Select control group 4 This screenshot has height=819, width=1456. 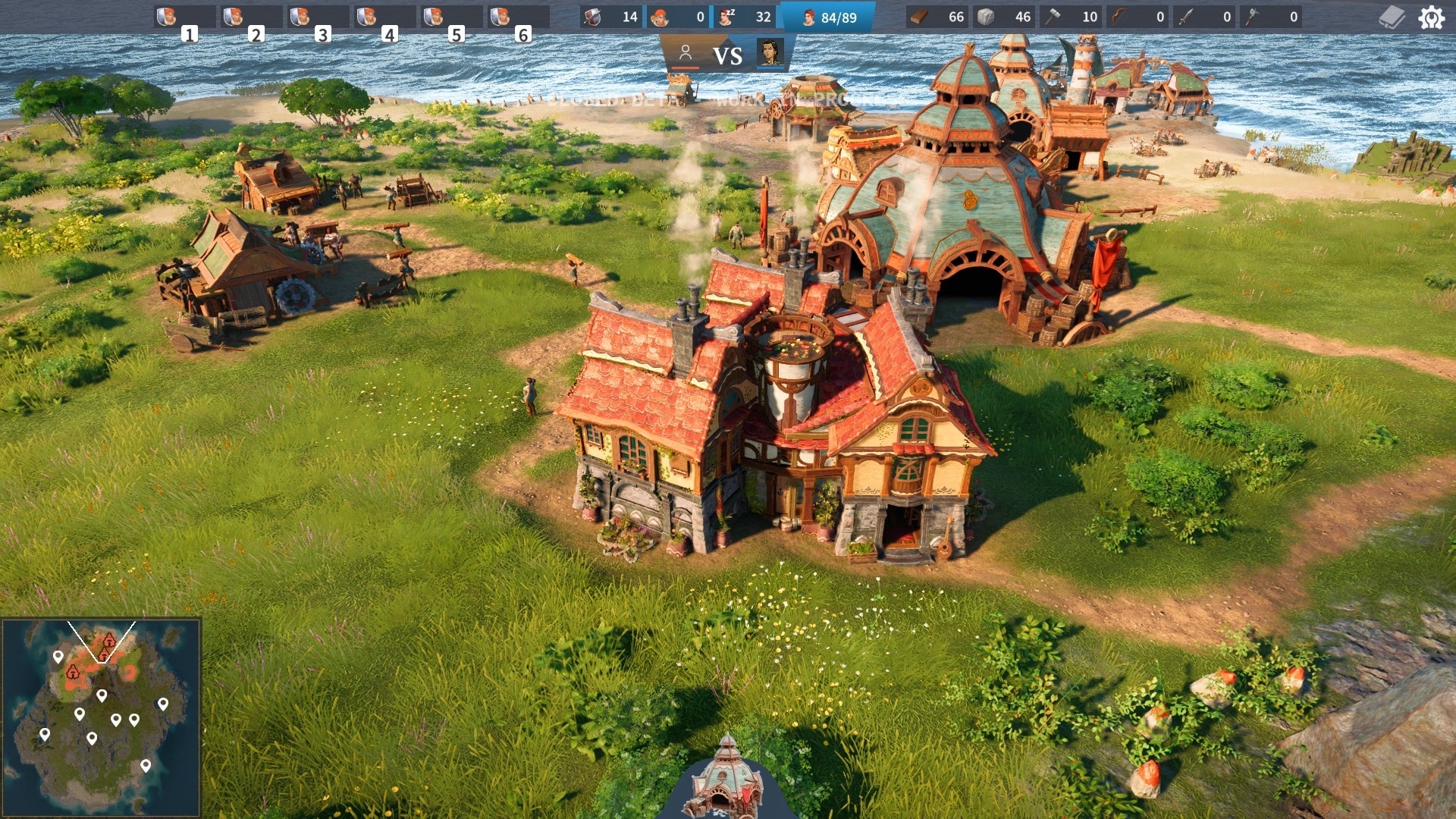[384, 17]
